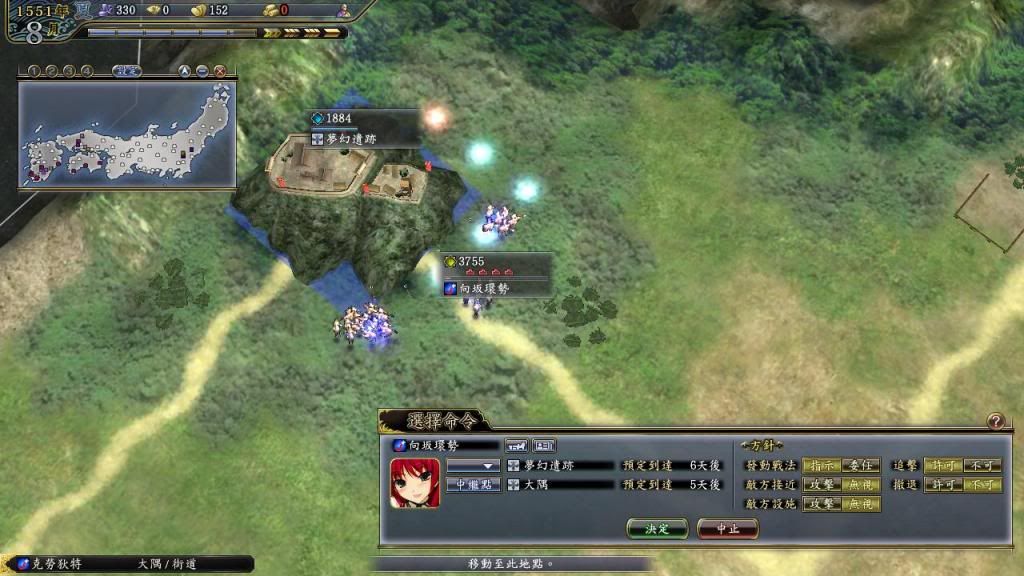Click the Japan overview minimap

click(x=127, y=135)
